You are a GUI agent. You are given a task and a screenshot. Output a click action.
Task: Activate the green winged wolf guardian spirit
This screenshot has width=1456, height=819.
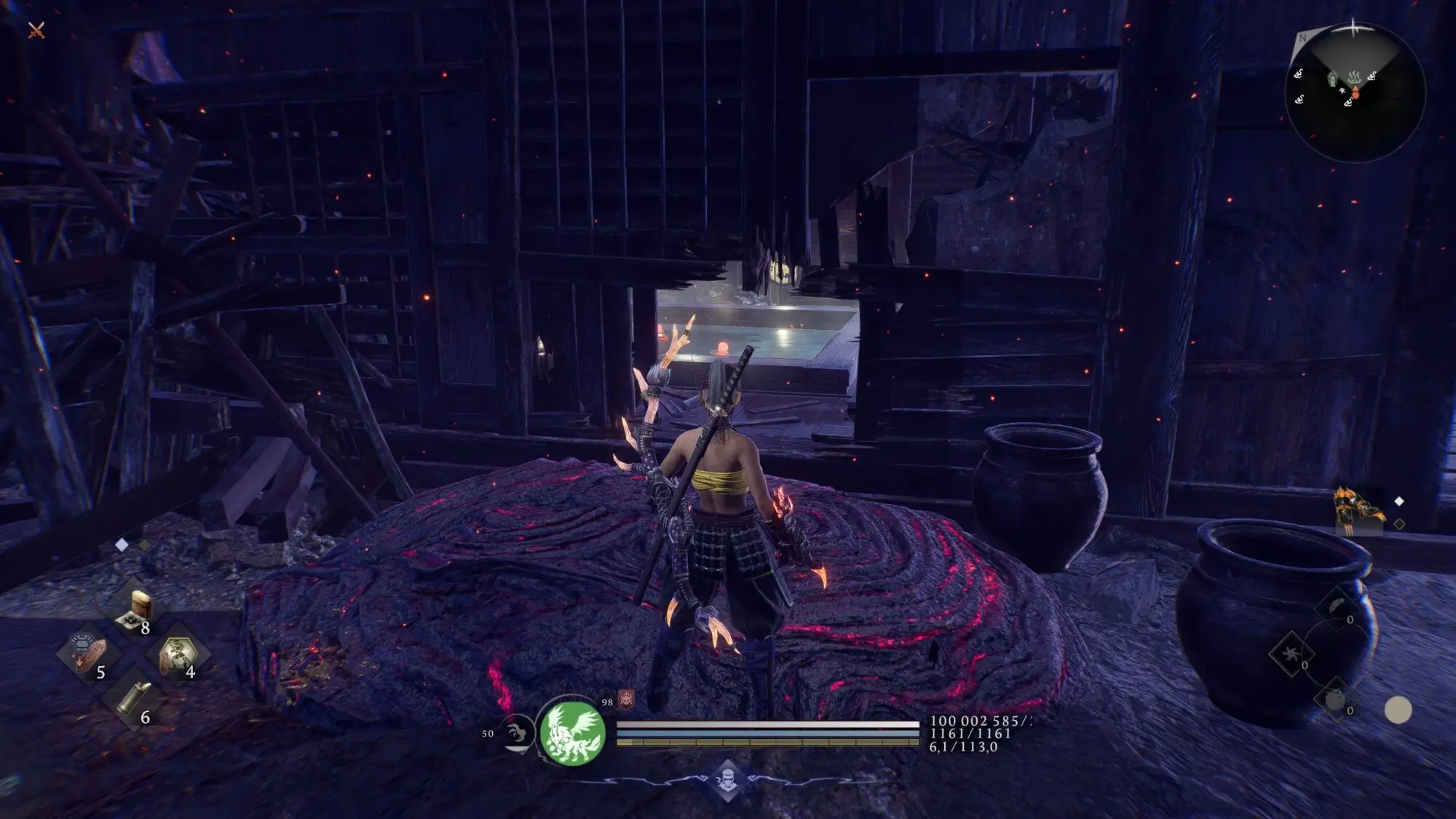pos(572,732)
